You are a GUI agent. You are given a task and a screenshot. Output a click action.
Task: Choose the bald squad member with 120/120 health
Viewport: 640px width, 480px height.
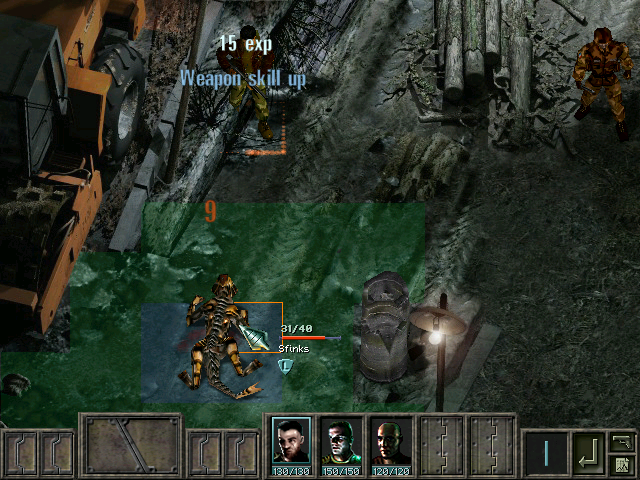point(391,441)
